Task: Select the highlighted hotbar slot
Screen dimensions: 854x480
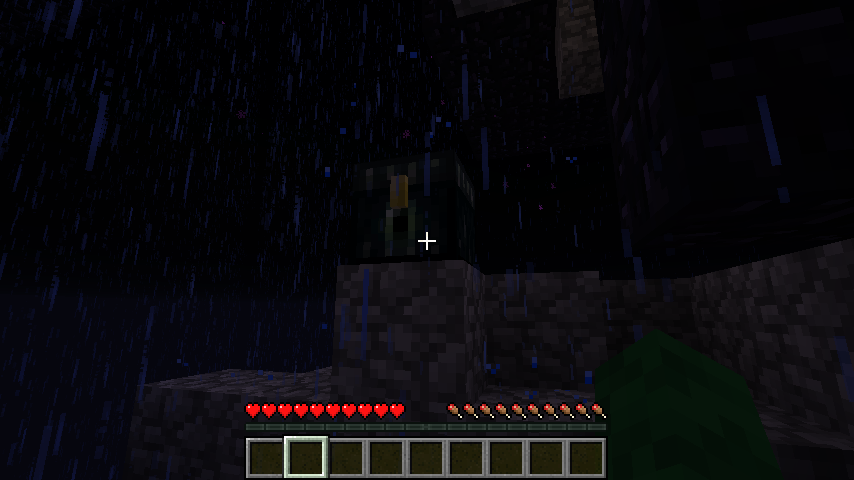Action: tap(306, 458)
